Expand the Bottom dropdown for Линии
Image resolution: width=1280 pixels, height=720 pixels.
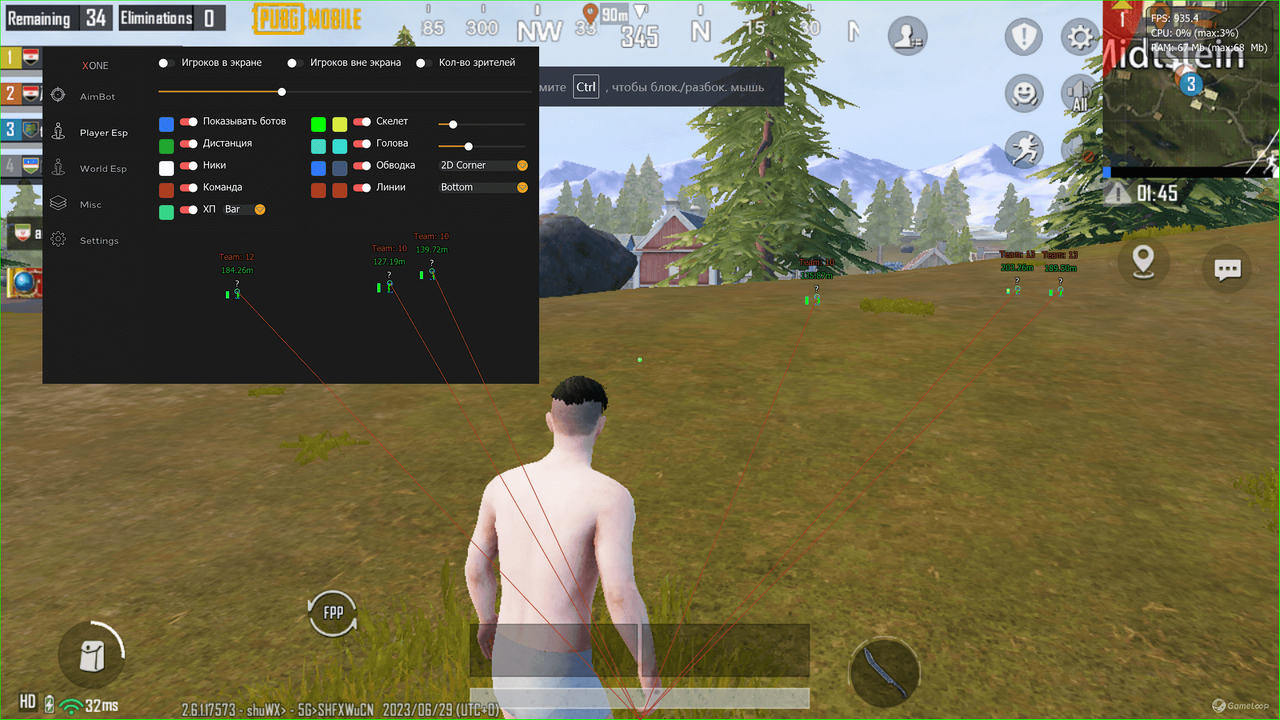click(482, 187)
